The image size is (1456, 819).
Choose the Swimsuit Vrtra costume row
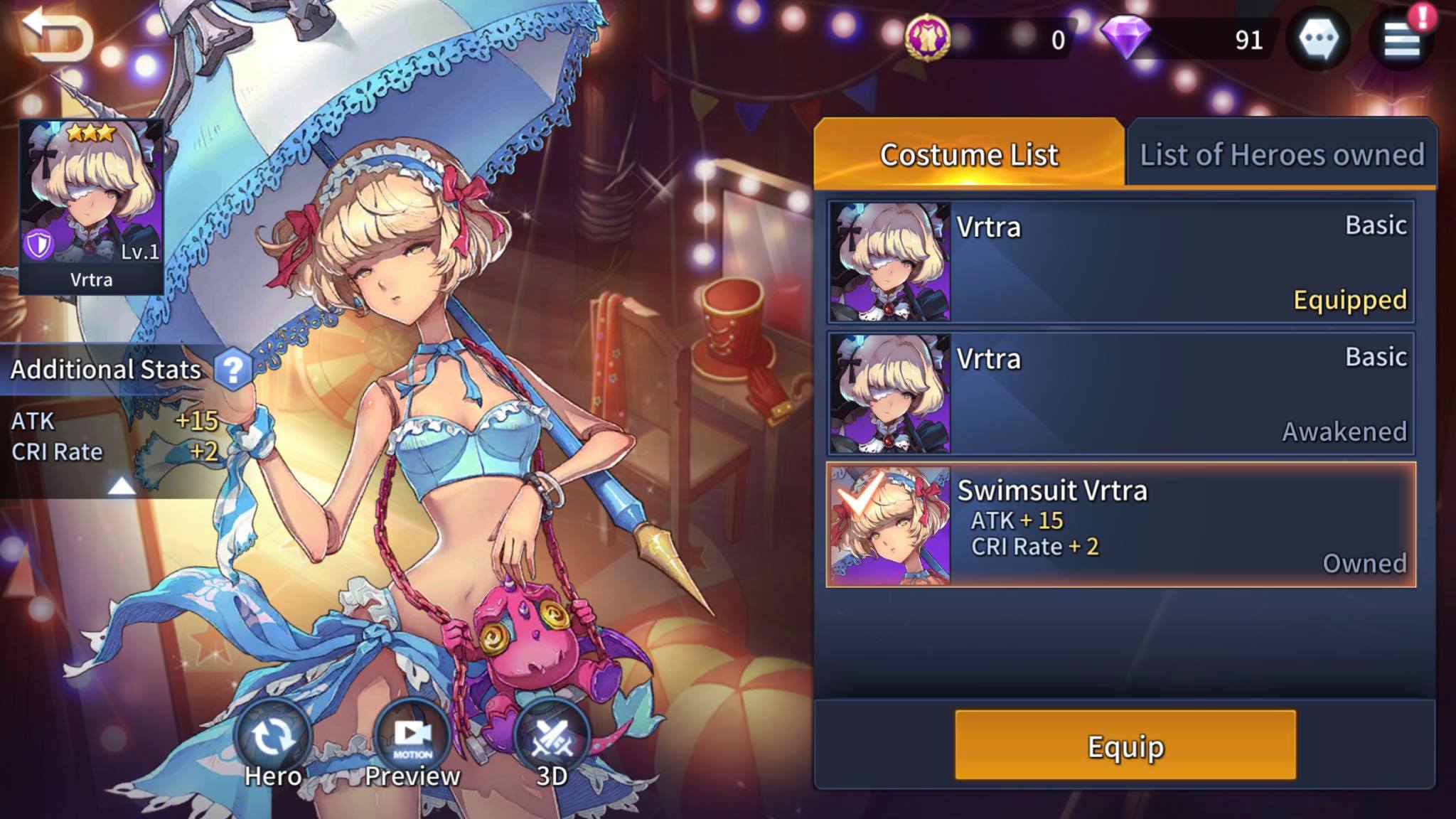1120,525
